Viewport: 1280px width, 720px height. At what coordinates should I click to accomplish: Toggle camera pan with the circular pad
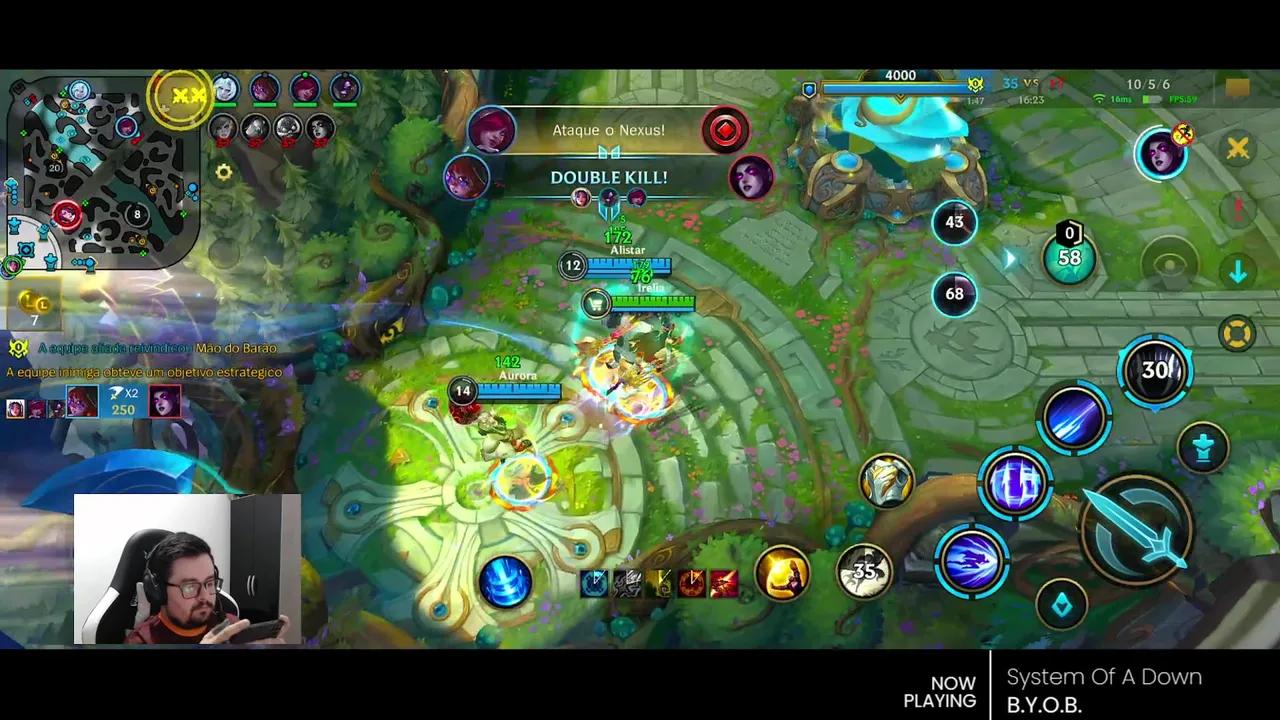tap(1168, 264)
